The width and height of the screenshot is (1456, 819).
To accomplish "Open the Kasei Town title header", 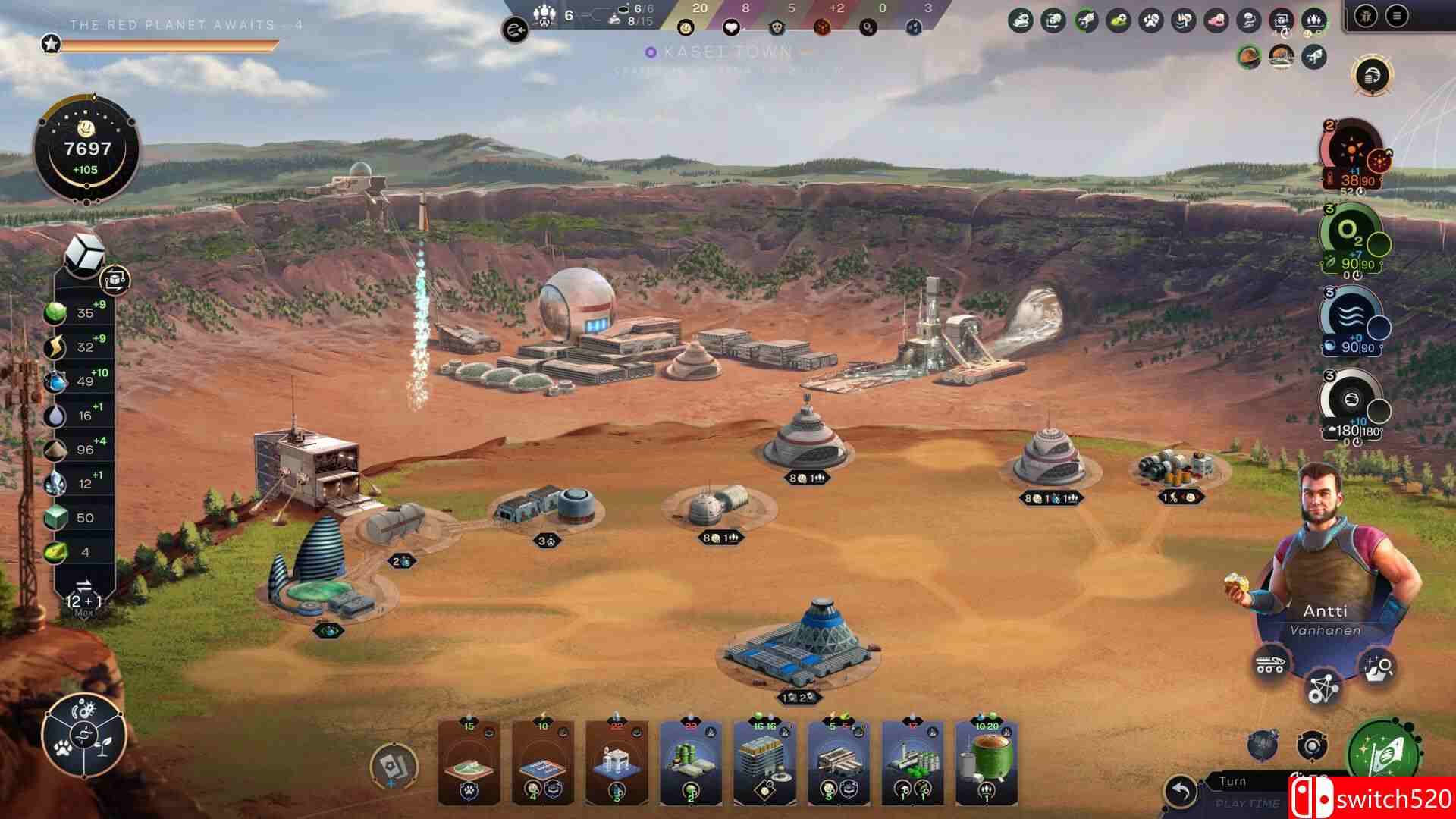I will 724,53.
